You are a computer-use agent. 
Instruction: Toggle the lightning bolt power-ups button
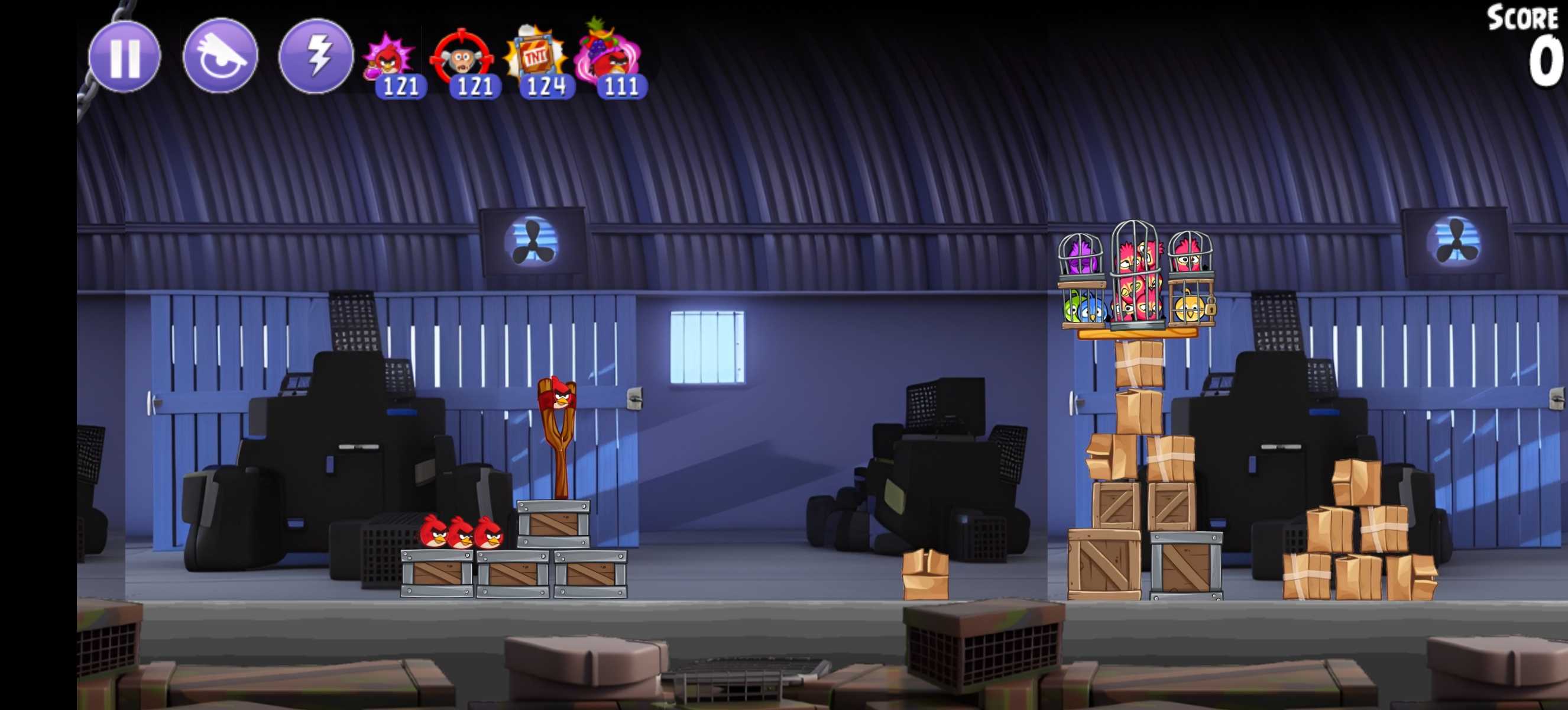click(316, 57)
